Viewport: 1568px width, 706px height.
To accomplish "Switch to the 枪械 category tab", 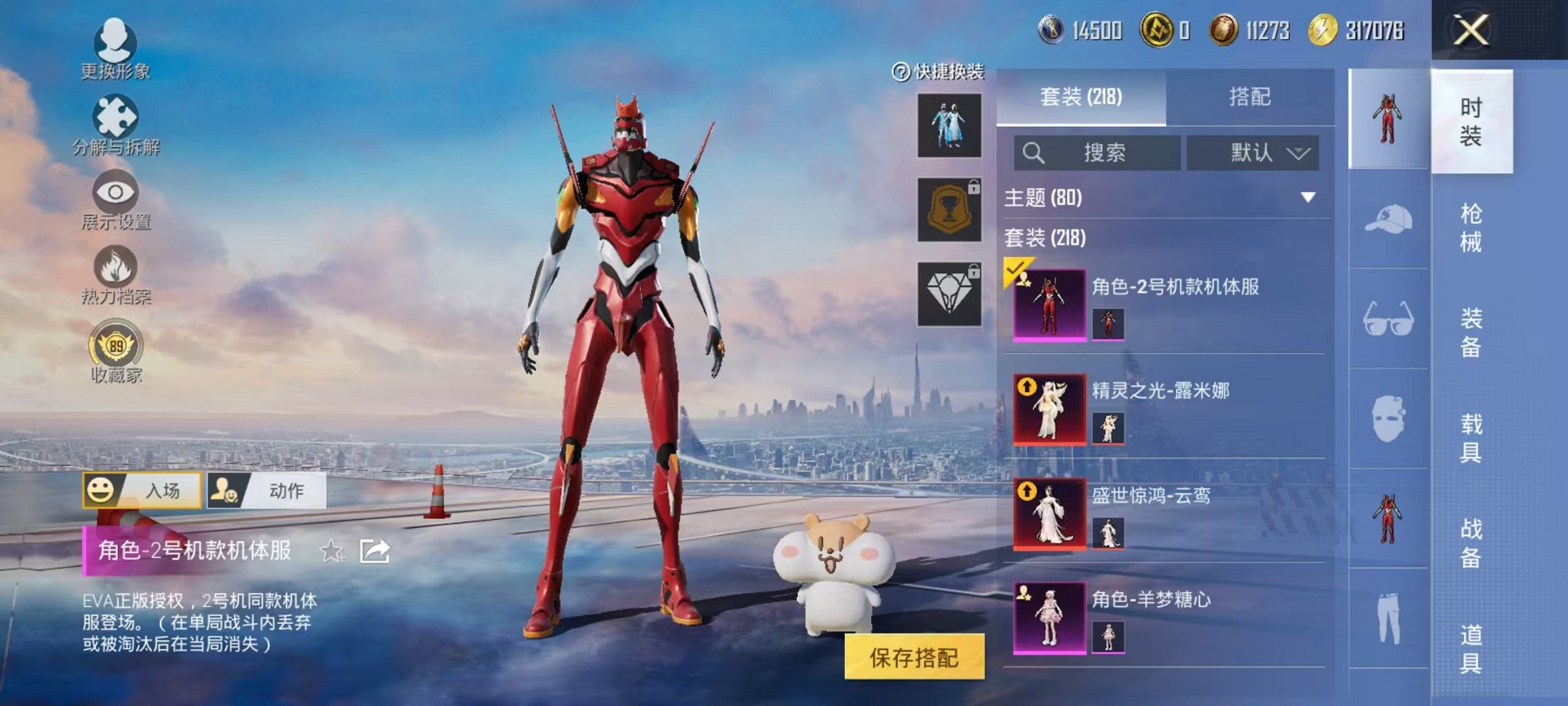I will [1471, 225].
